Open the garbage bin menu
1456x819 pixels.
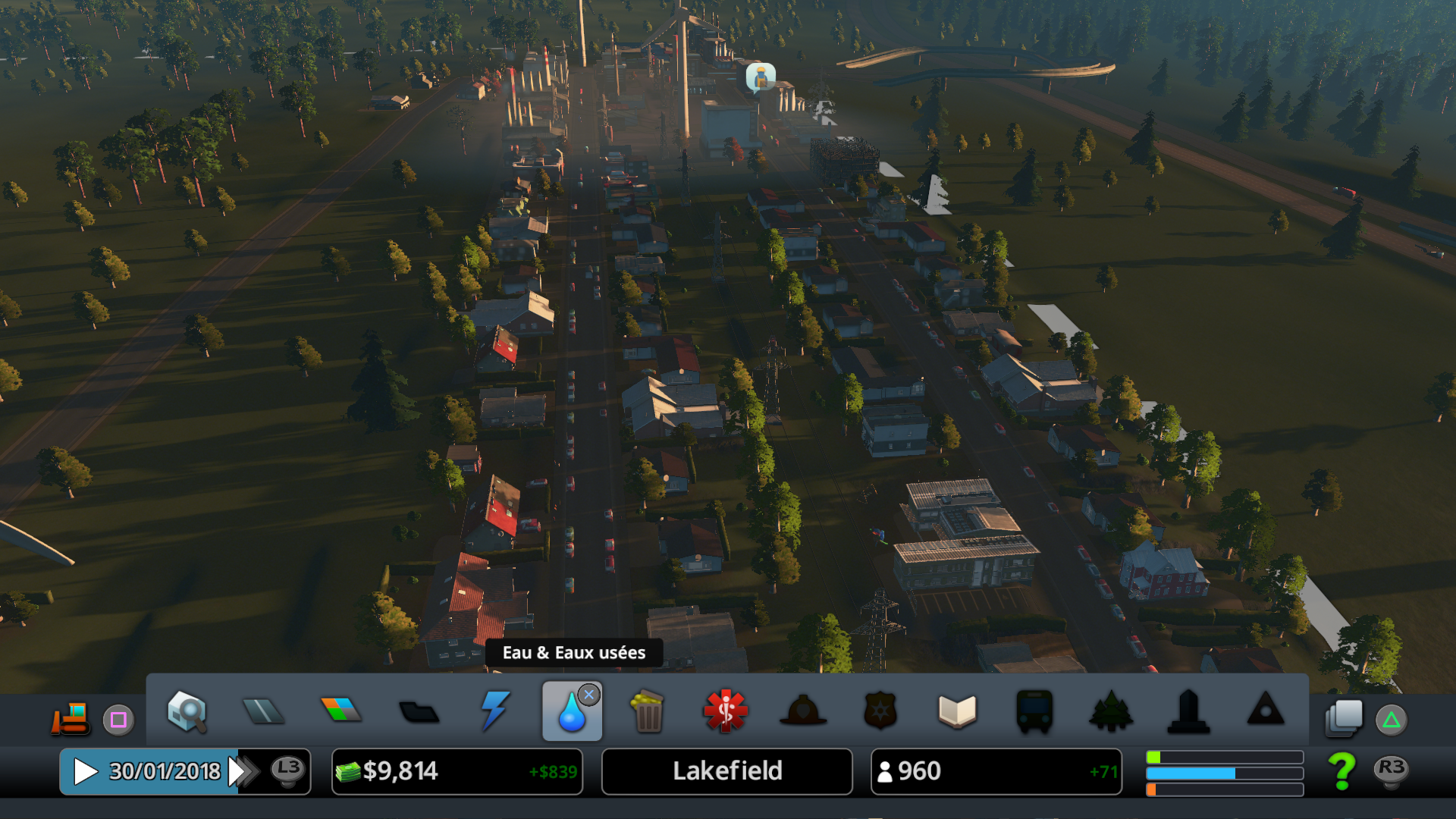(648, 711)
